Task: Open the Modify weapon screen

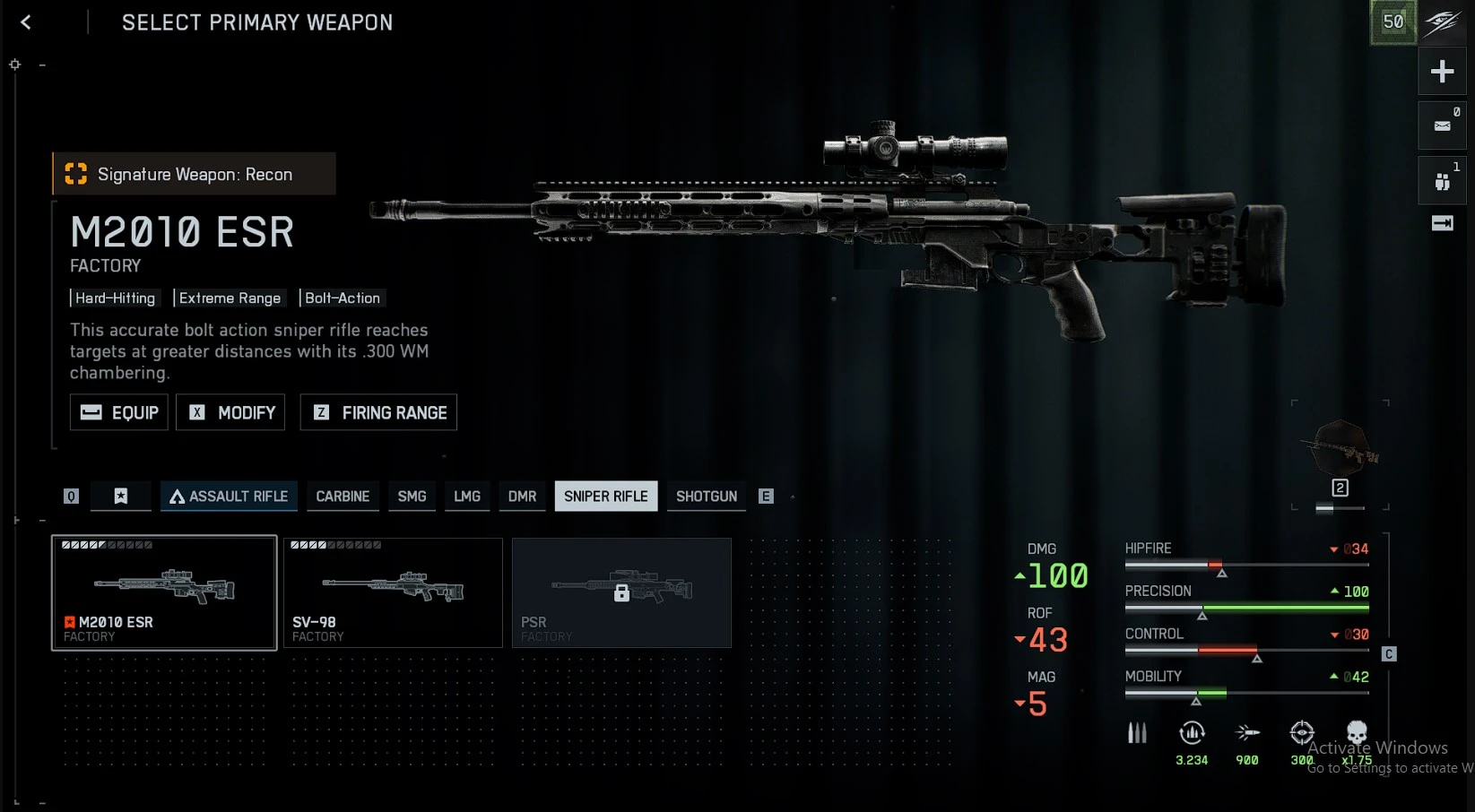Action: click(230, 412)
